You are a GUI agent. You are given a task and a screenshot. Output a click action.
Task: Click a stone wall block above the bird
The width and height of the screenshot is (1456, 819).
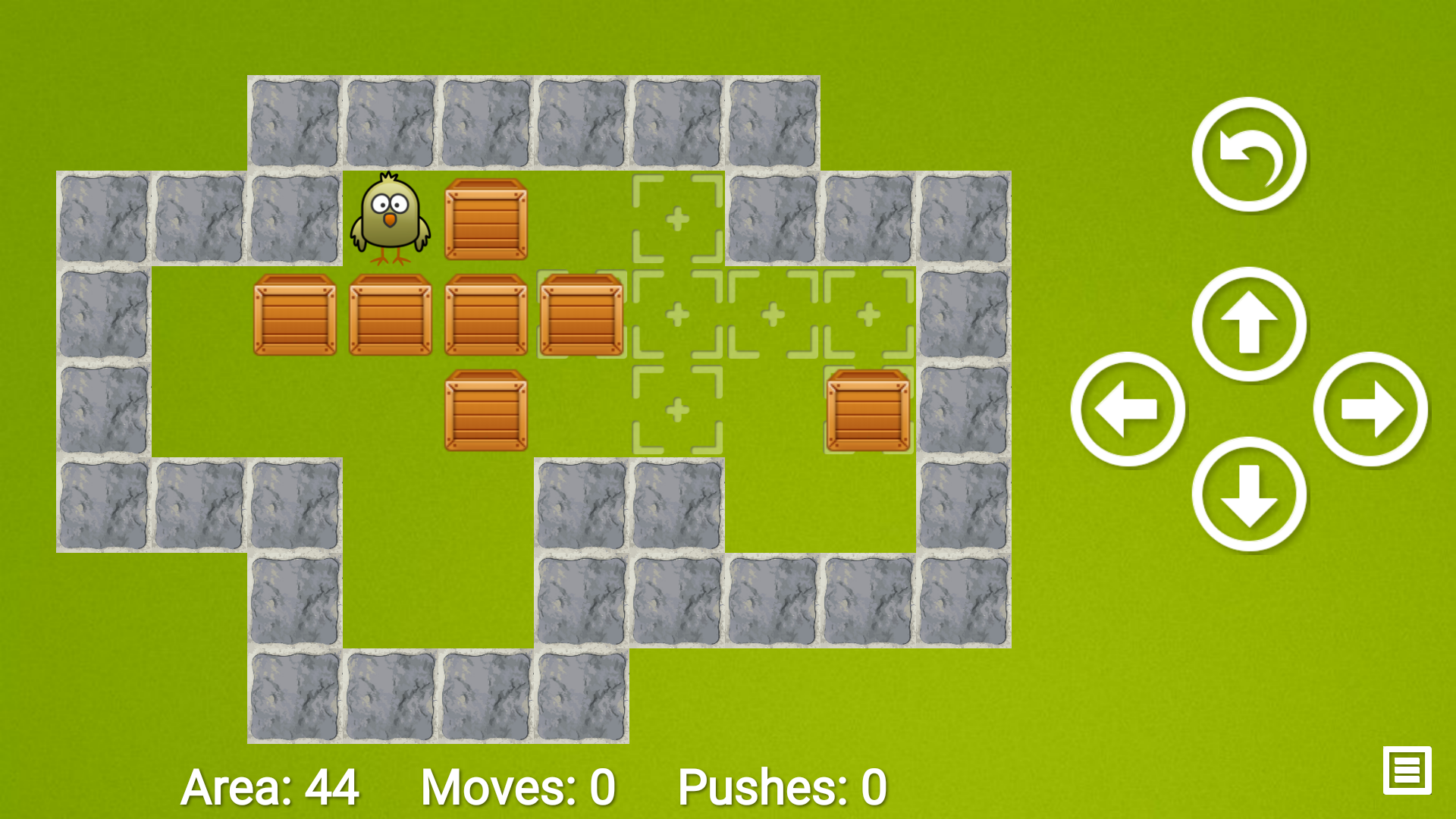390,122
